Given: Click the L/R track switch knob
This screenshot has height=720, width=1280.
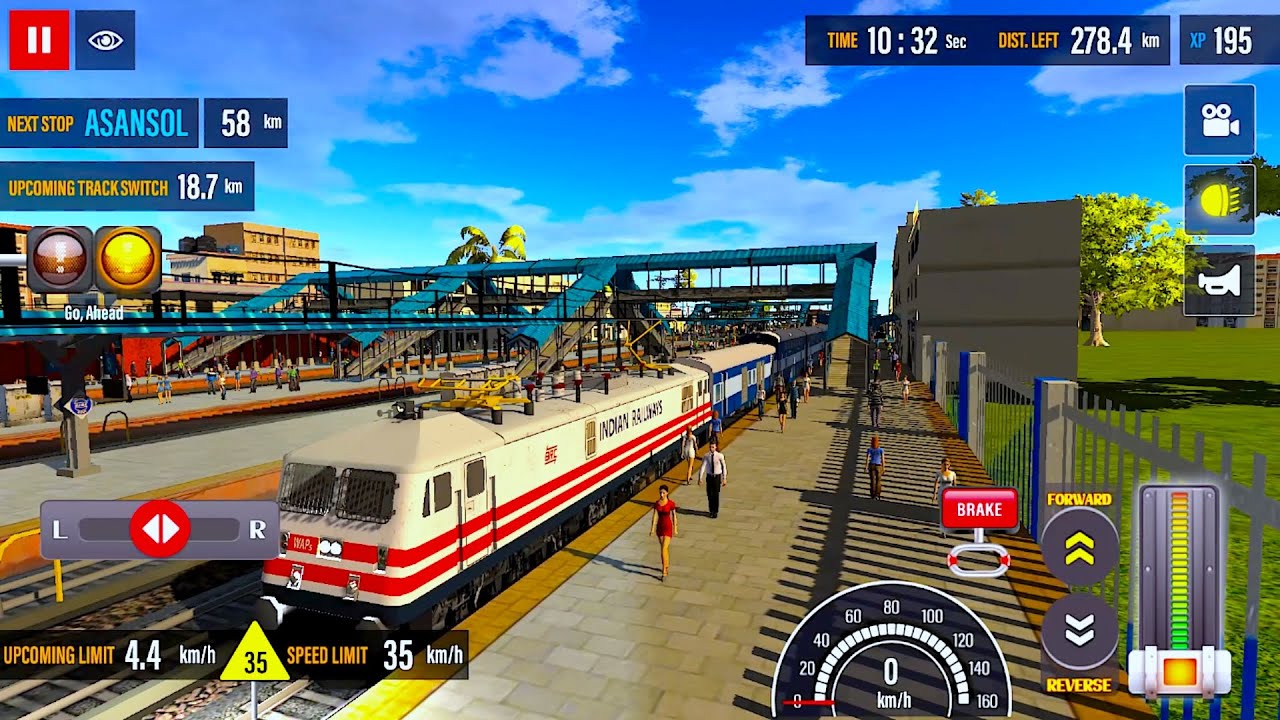Looking at the screenshot, I should coord(160,529).
